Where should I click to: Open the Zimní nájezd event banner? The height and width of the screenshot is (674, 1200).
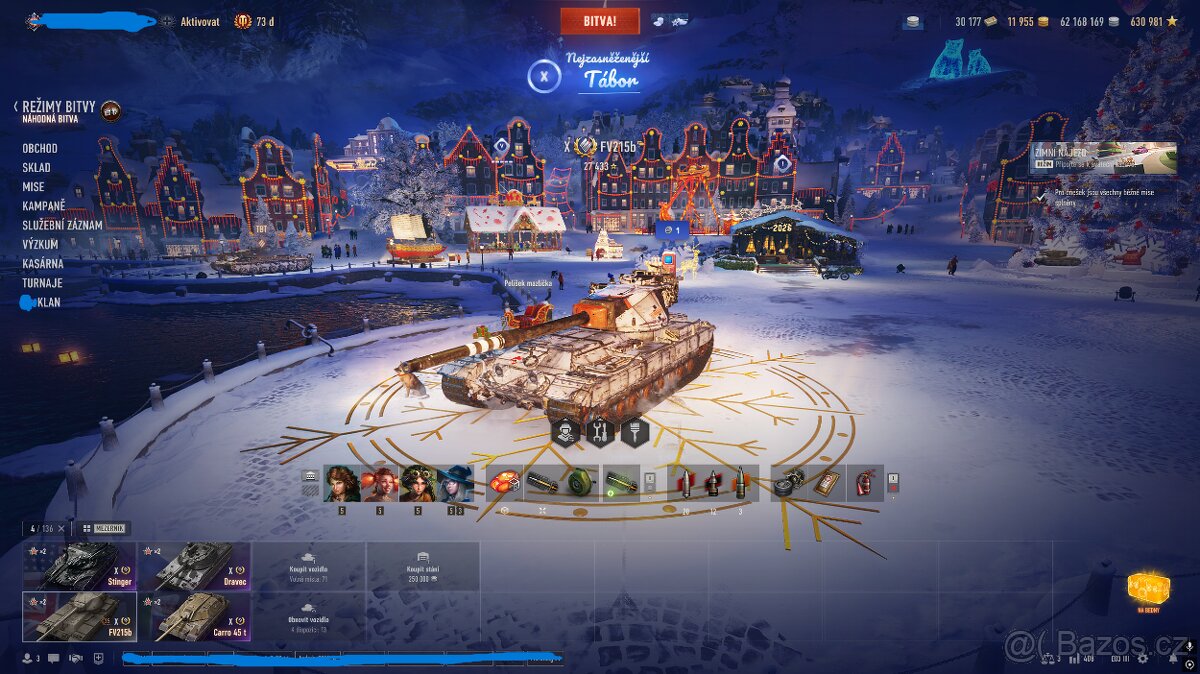coord(1103,158)
